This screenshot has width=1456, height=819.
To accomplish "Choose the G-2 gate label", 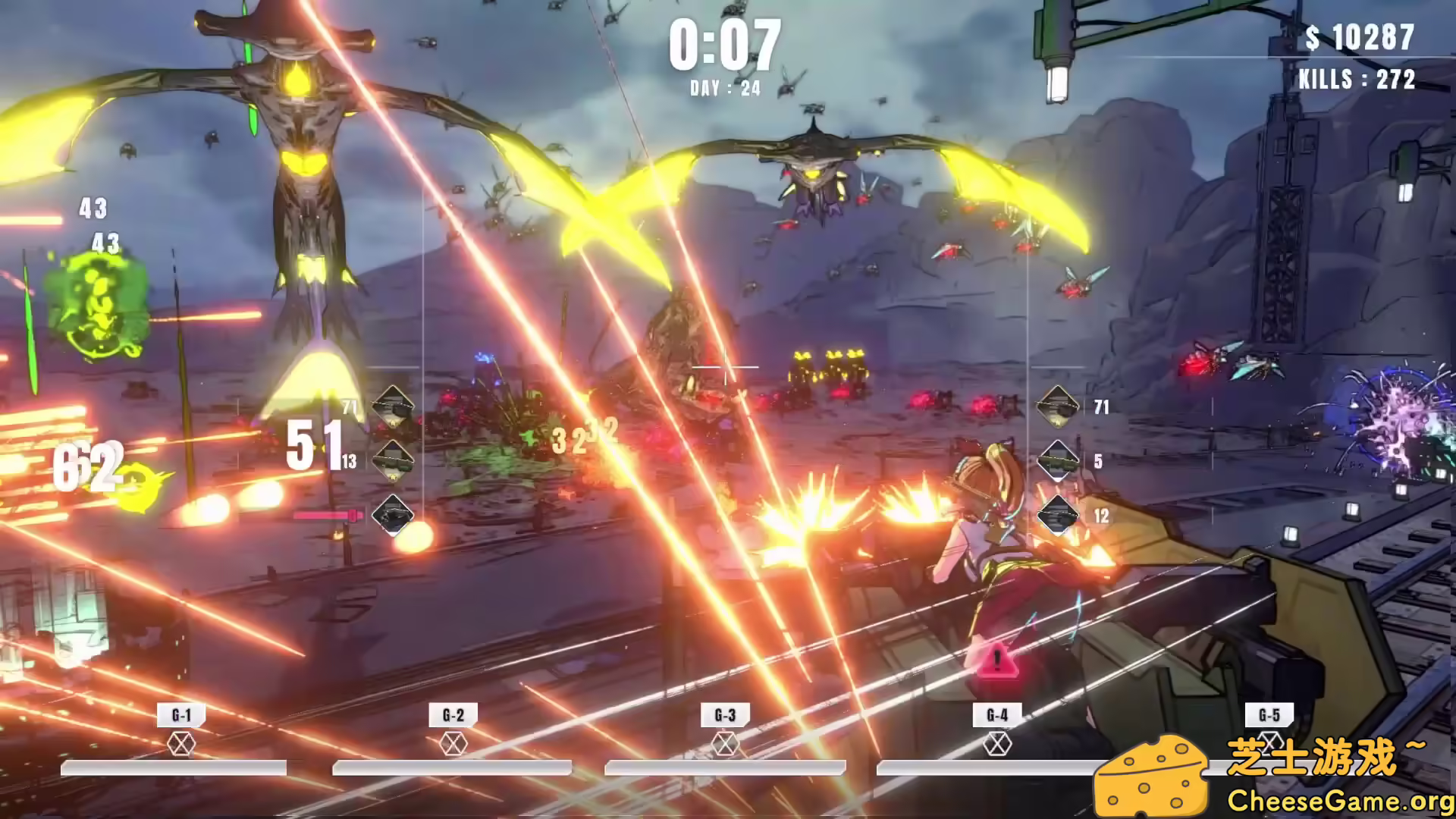I will [x=453, y=715].
